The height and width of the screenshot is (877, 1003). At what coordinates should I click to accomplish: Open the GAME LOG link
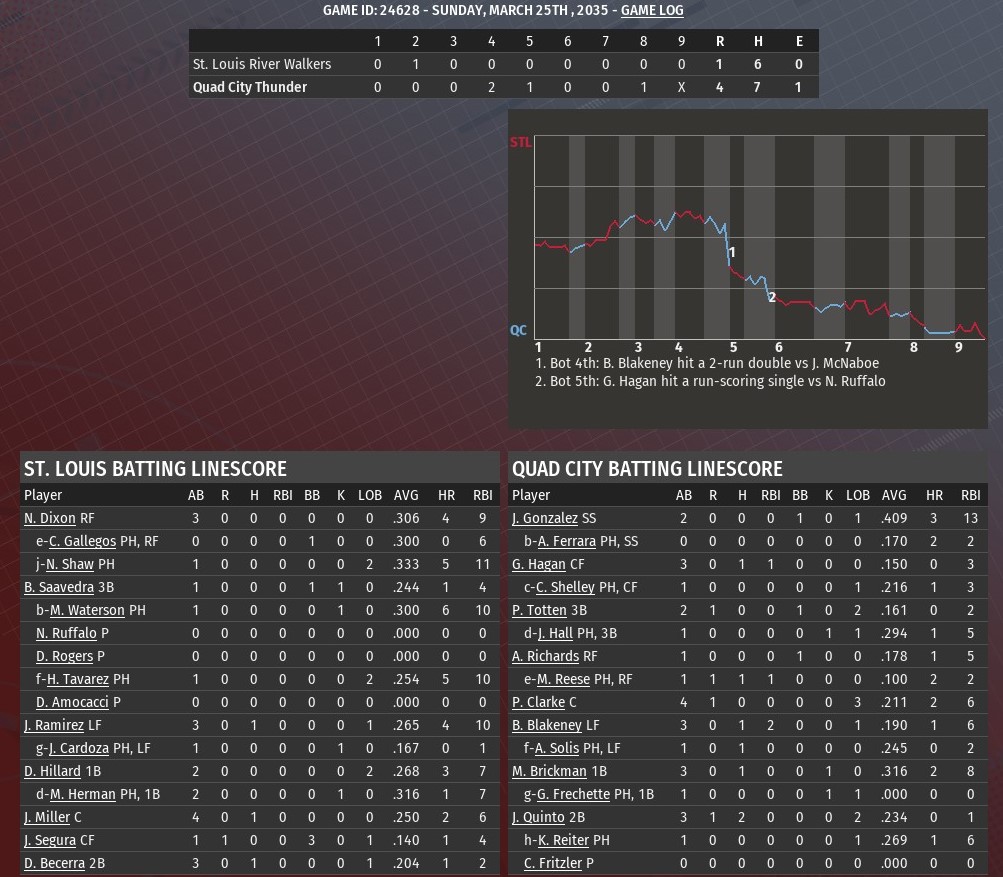pos(652,10)
